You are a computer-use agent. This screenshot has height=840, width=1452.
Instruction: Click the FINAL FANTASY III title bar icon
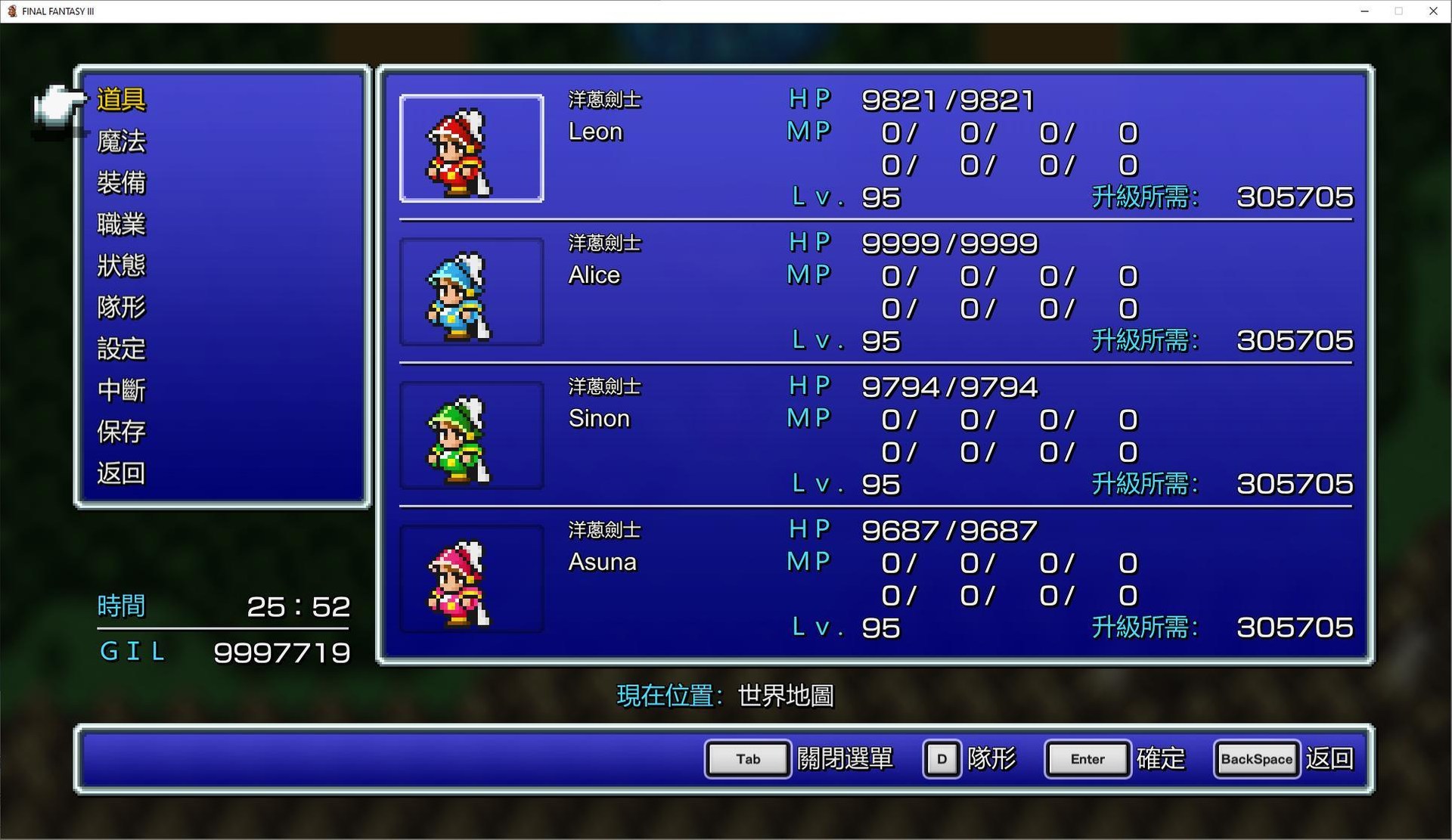pyautogui.click(x=11, y=11)
